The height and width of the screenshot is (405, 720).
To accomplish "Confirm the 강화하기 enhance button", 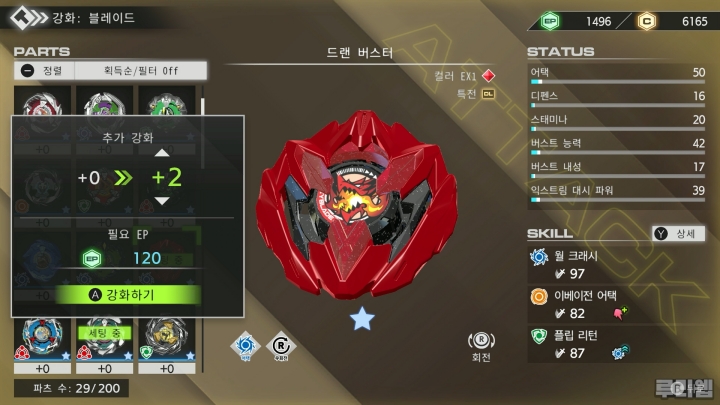I will pos(128,294).
